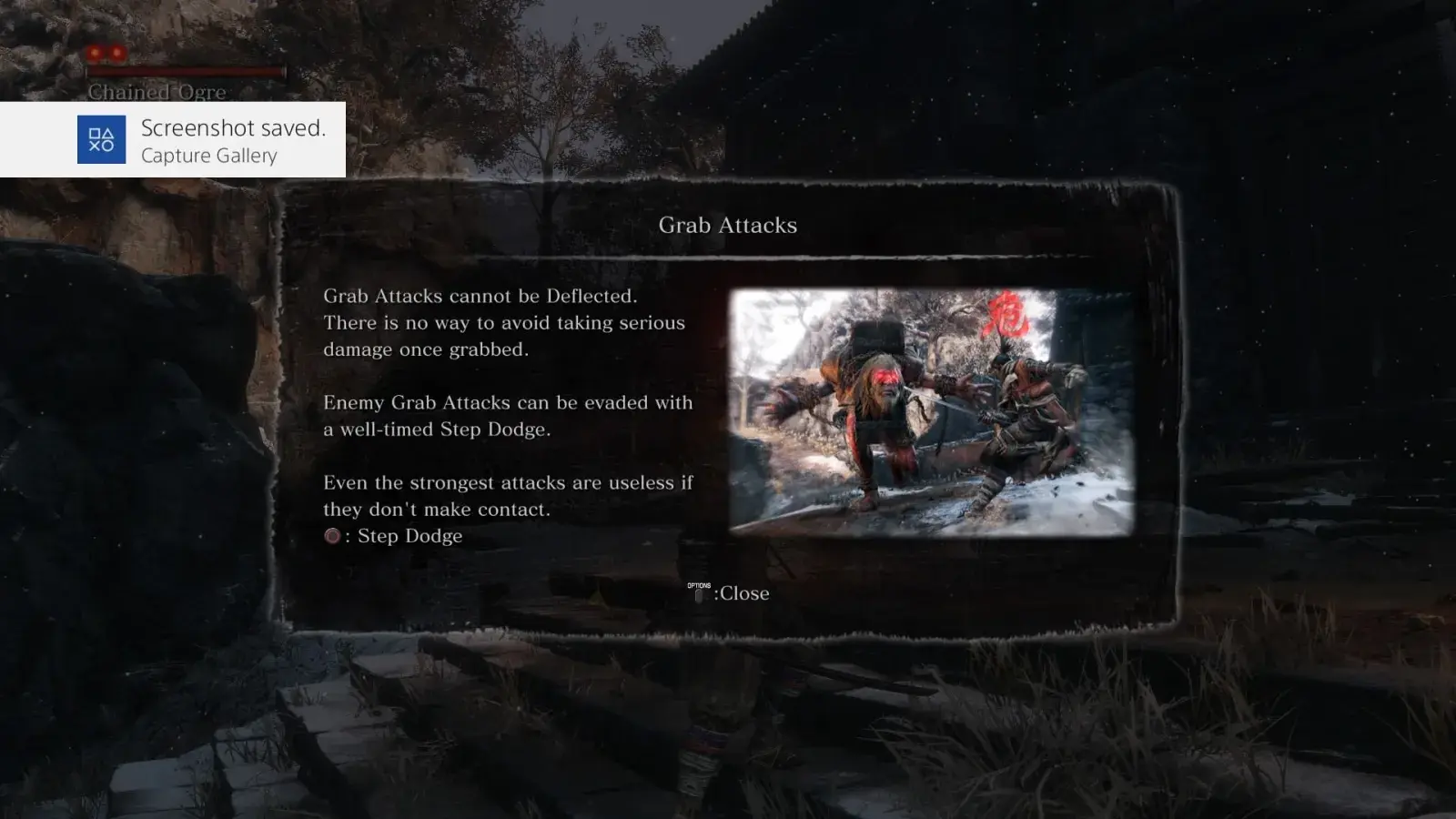Image resolution: width=1456 pixels, height=819 pixels.
Task: Open the Capture Gallery link
Action: [x=208, y=156]
